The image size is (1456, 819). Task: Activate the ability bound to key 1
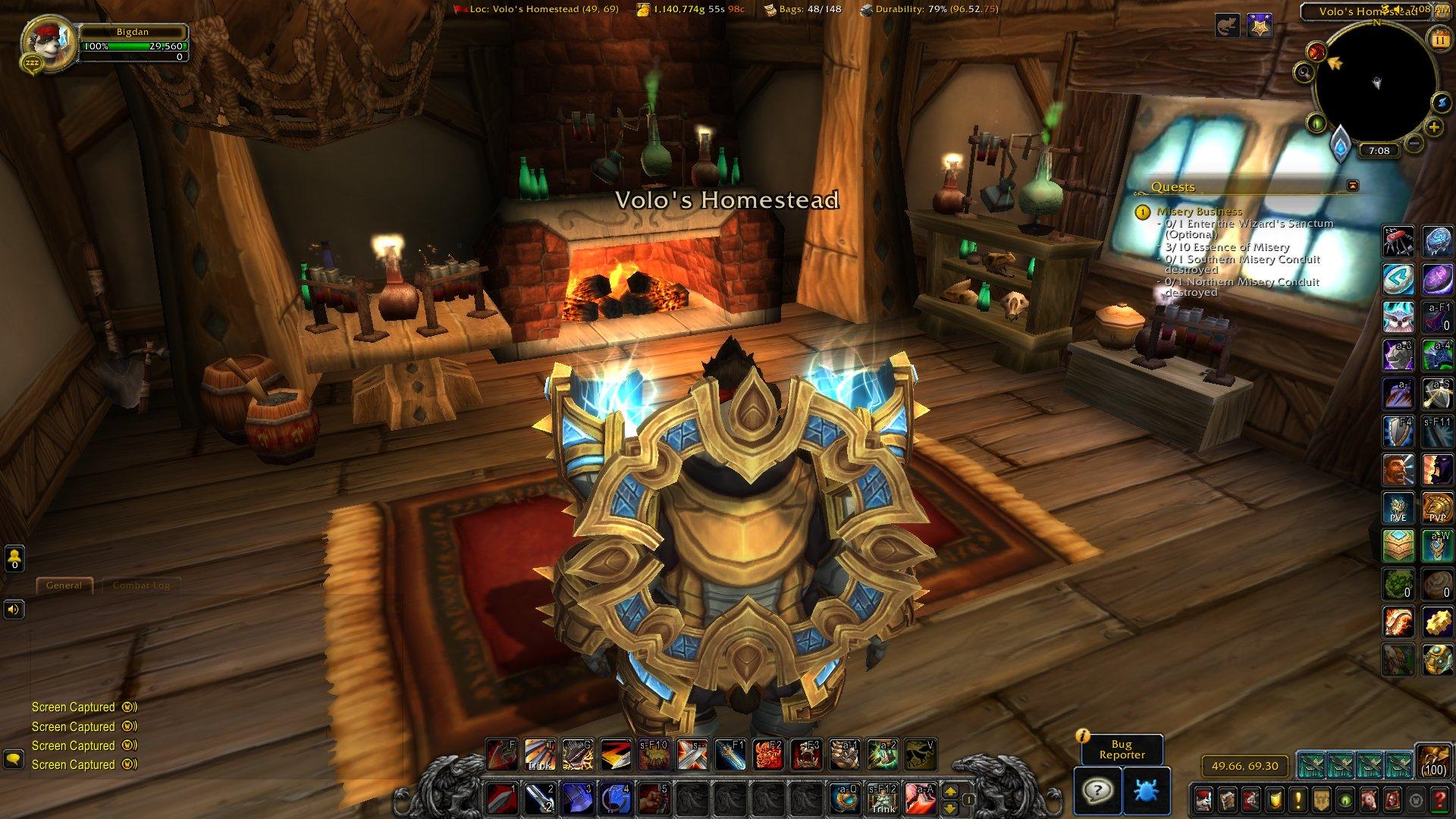502,799
